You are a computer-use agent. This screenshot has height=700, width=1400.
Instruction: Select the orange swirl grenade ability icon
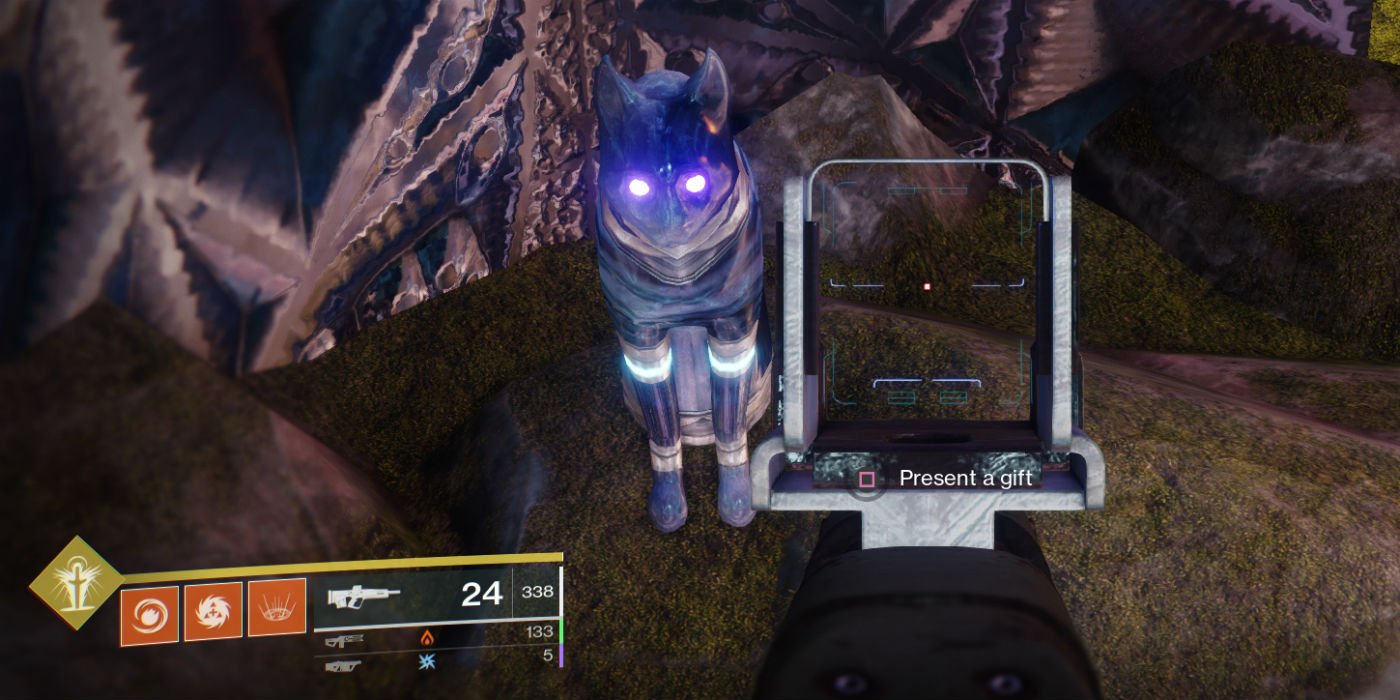pyautogui.click(x=150, y=613)
